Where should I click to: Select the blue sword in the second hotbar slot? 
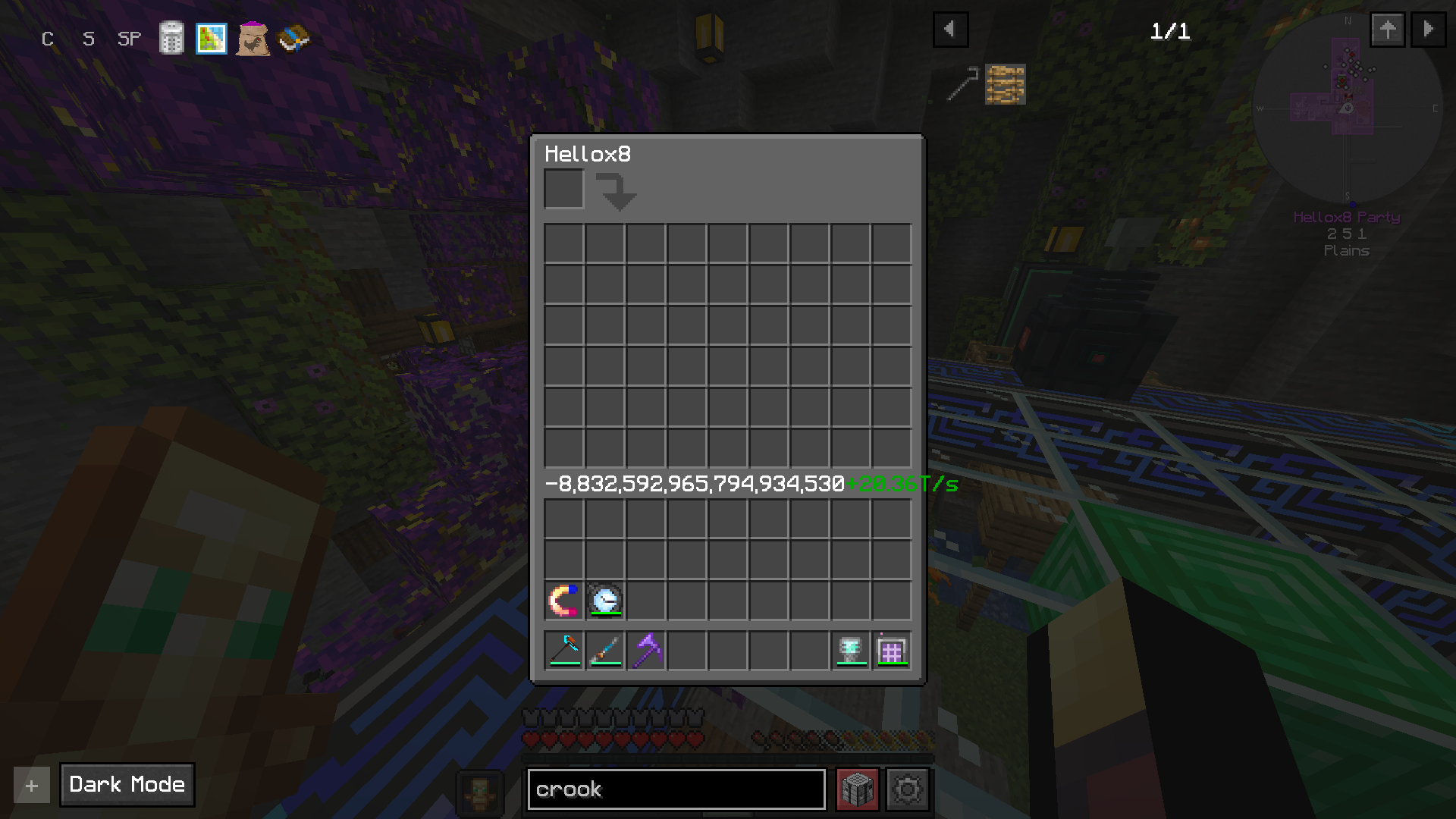(x=605, y=649)
